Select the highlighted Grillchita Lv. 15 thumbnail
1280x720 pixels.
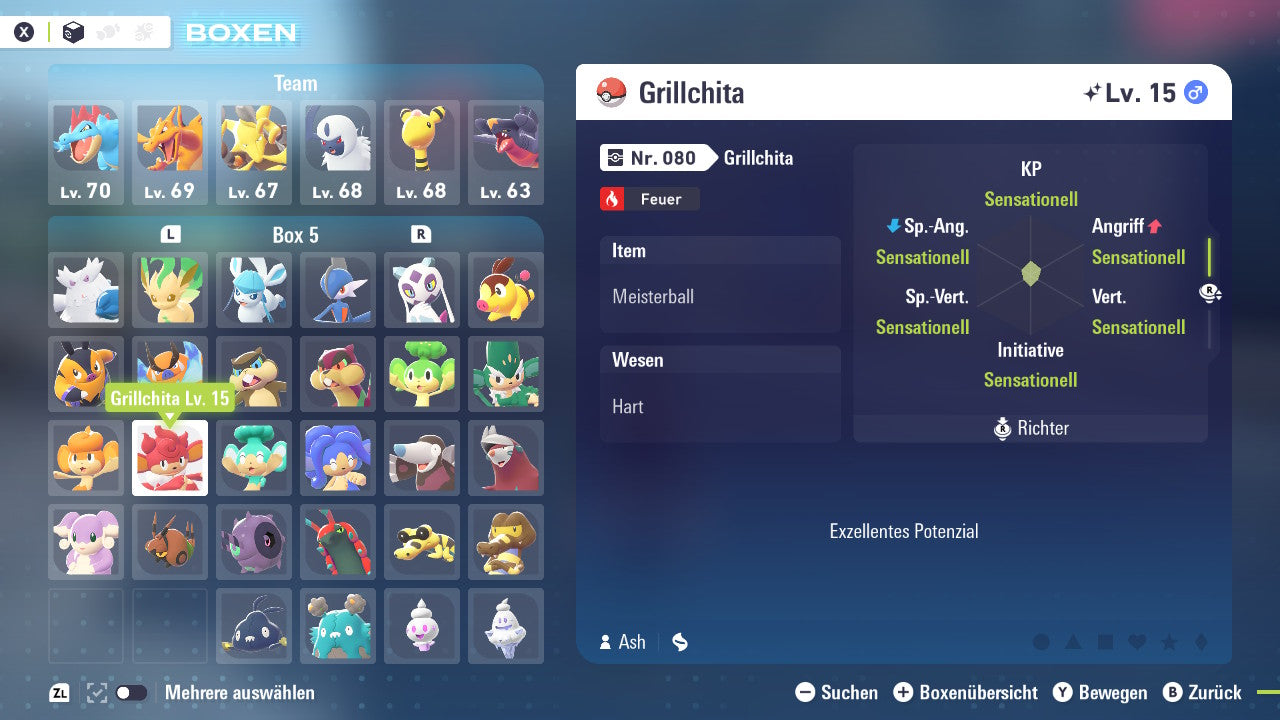point(170,458)
